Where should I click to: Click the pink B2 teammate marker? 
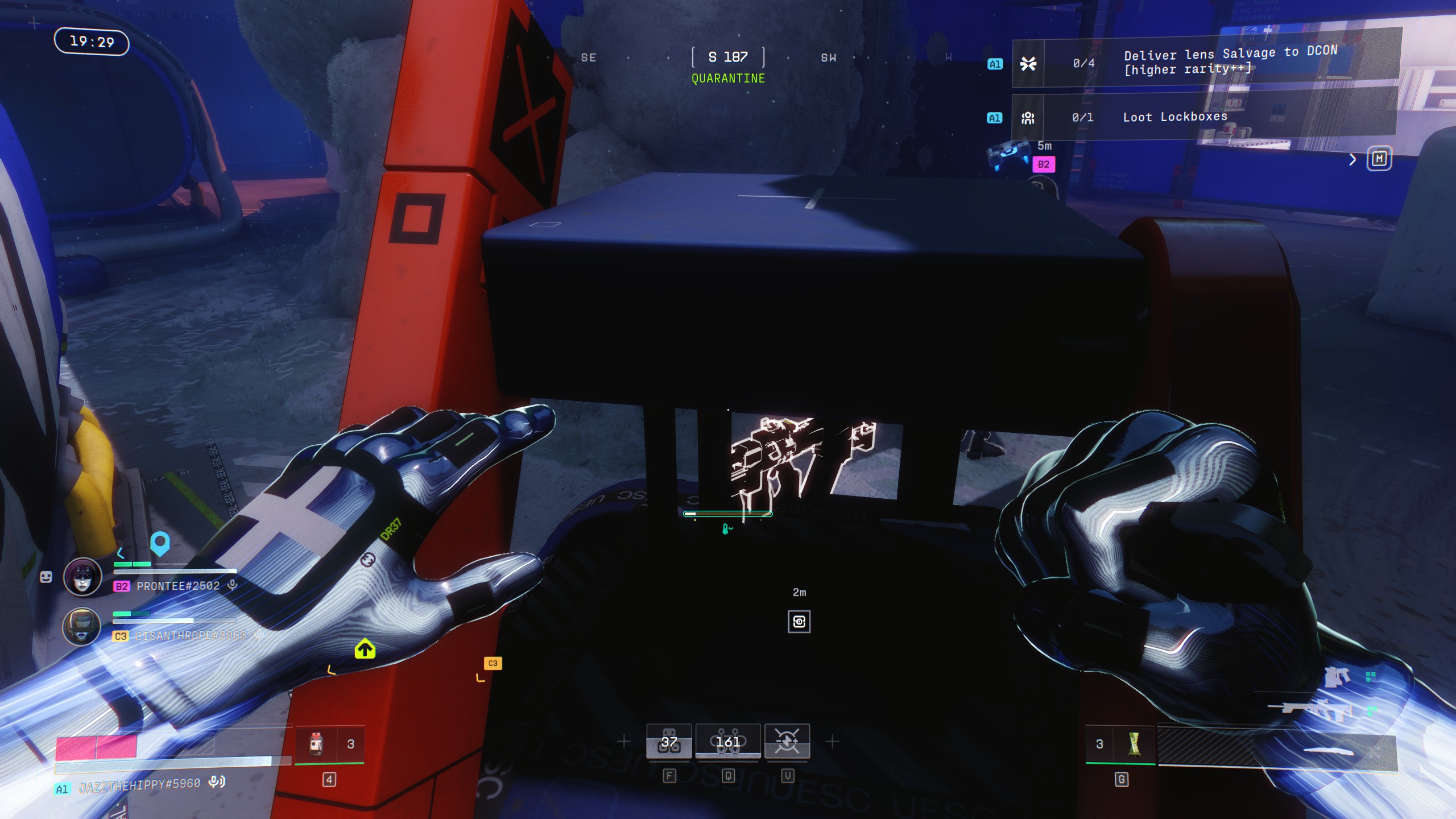[x=1044, y=164]
